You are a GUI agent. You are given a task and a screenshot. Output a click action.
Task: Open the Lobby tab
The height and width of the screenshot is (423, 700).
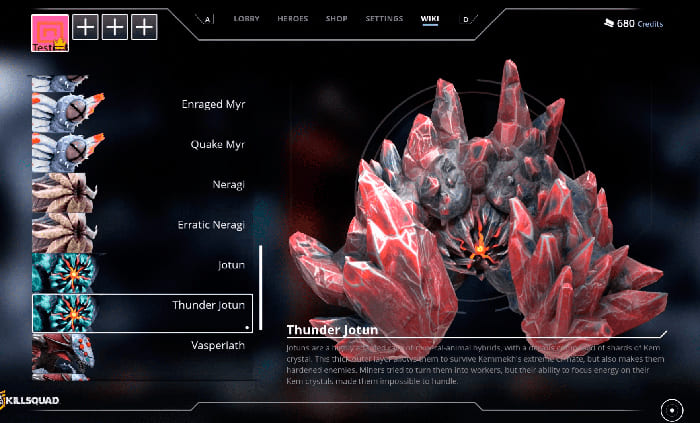pyautogui.click(x=246, y=19)
